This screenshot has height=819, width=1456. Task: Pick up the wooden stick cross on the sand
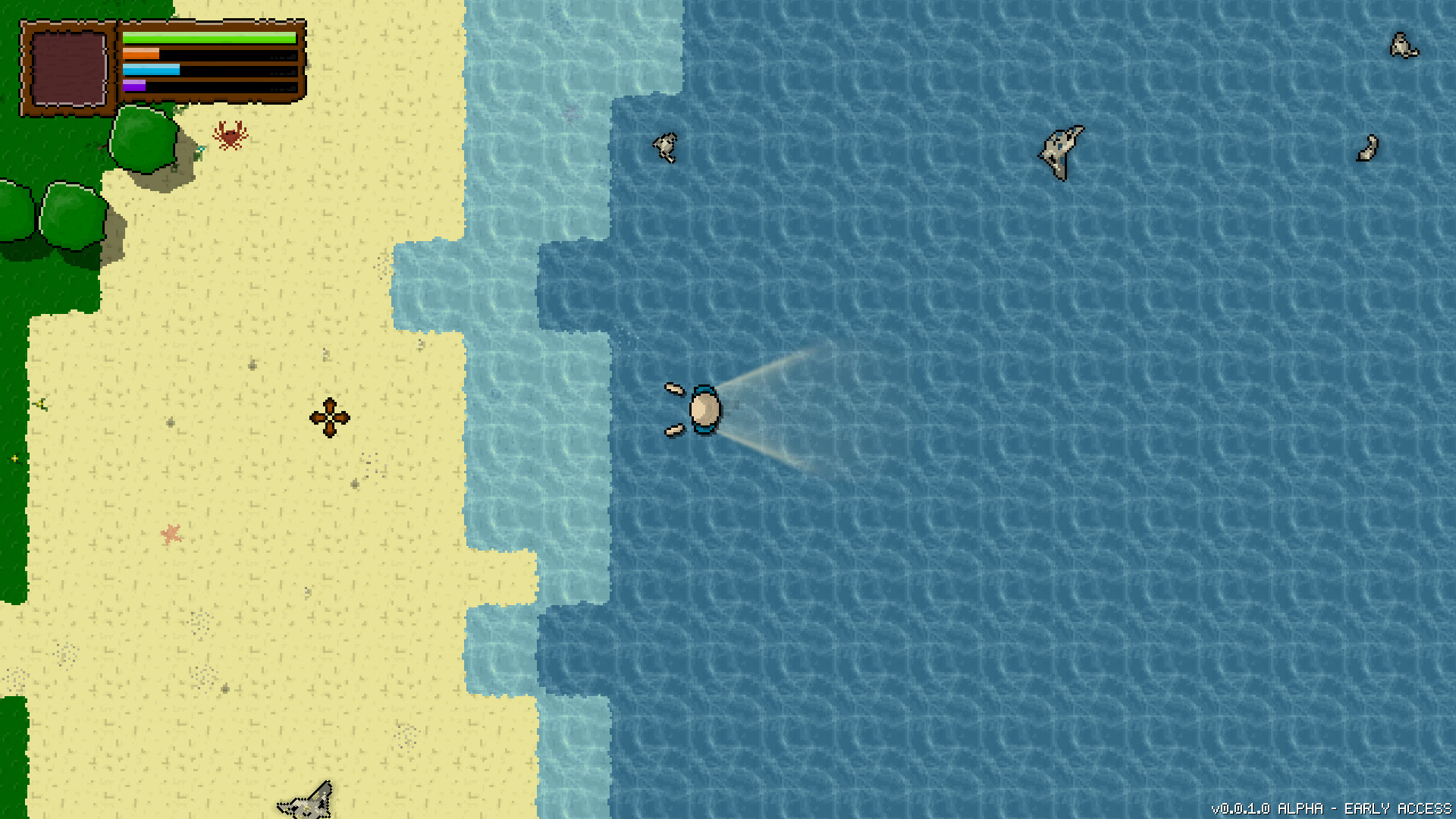[x=329, y=417]
